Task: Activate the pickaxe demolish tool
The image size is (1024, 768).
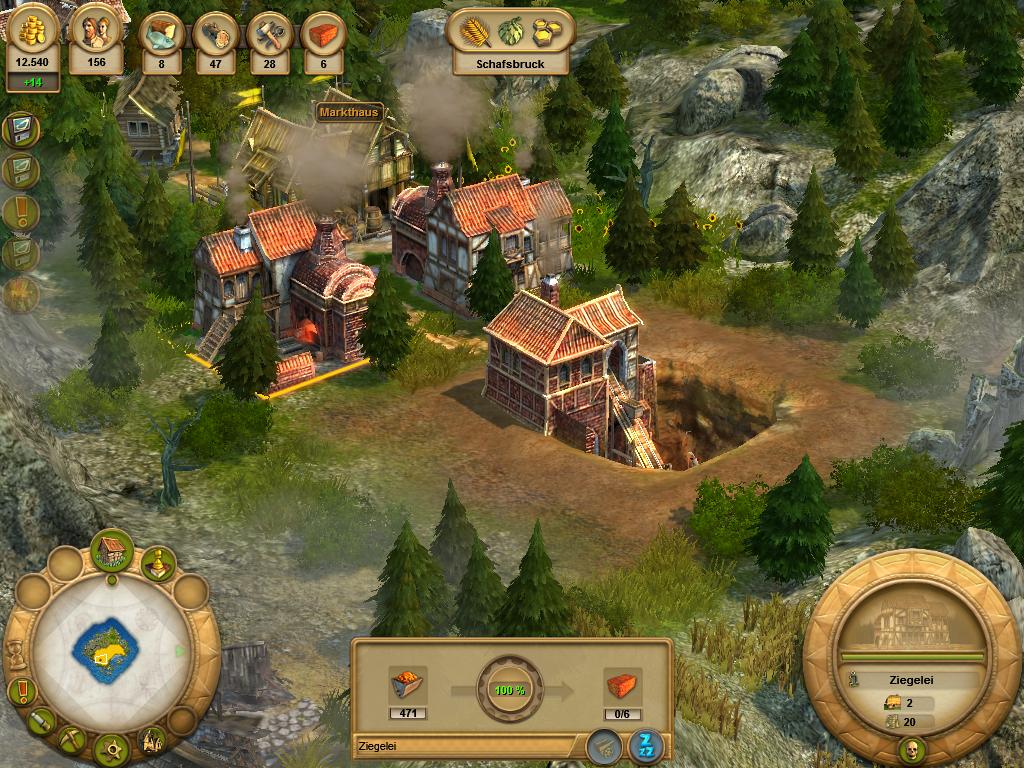Action: tap(73, 739)
